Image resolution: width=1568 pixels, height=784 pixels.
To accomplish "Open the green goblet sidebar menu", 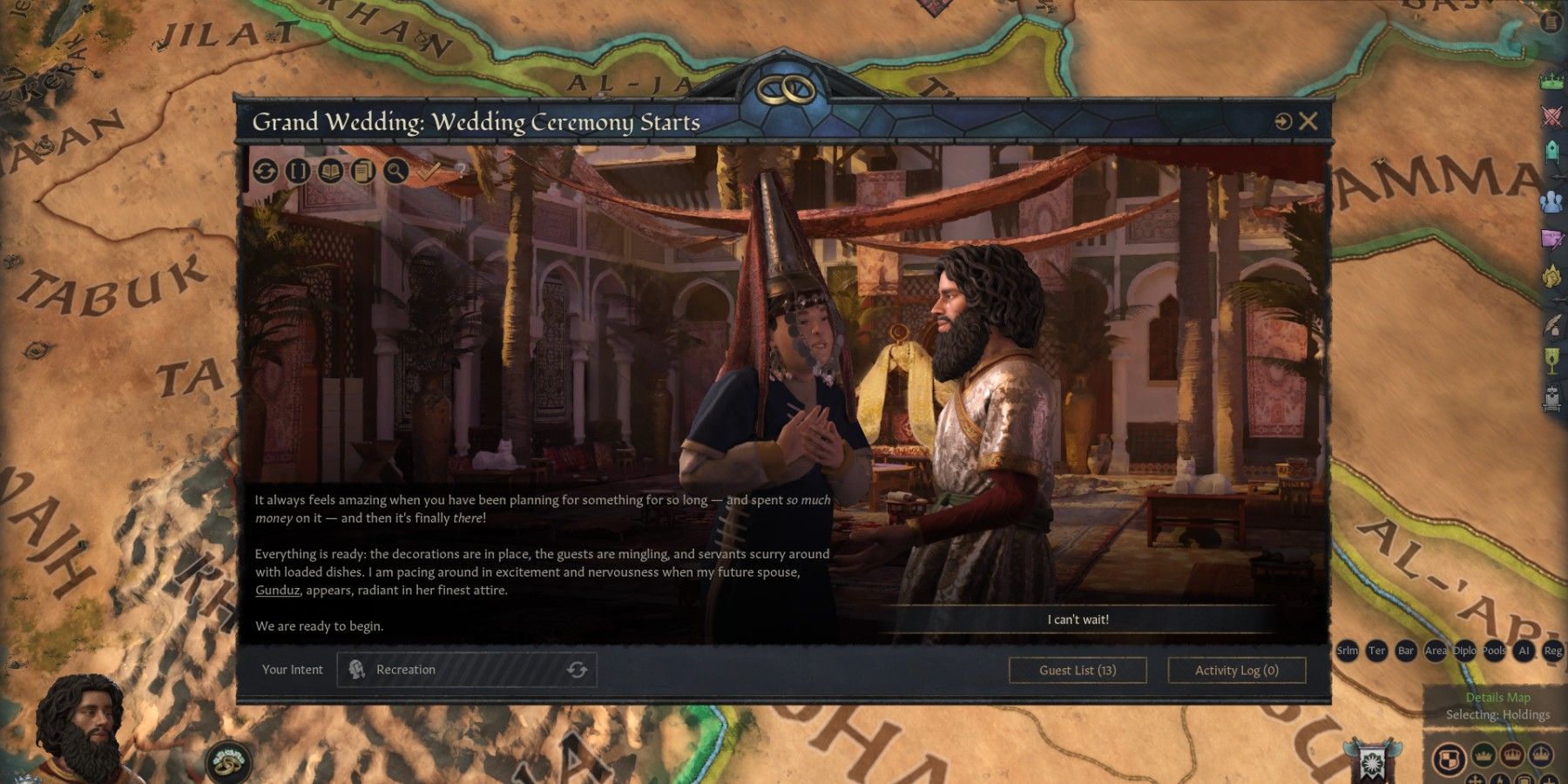I will [x=1551, y=361].
